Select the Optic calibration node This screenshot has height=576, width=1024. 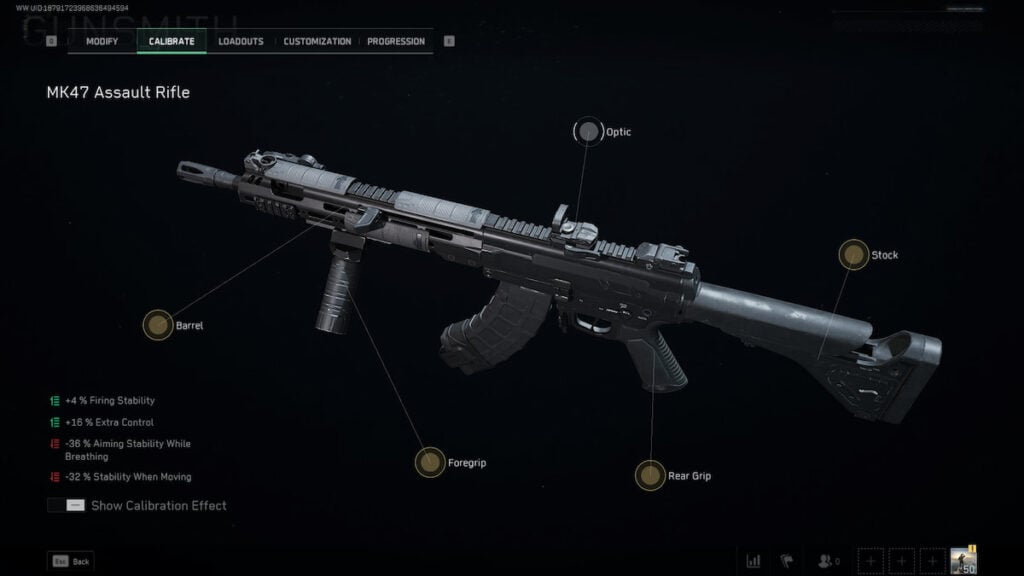tap(587, 132)
